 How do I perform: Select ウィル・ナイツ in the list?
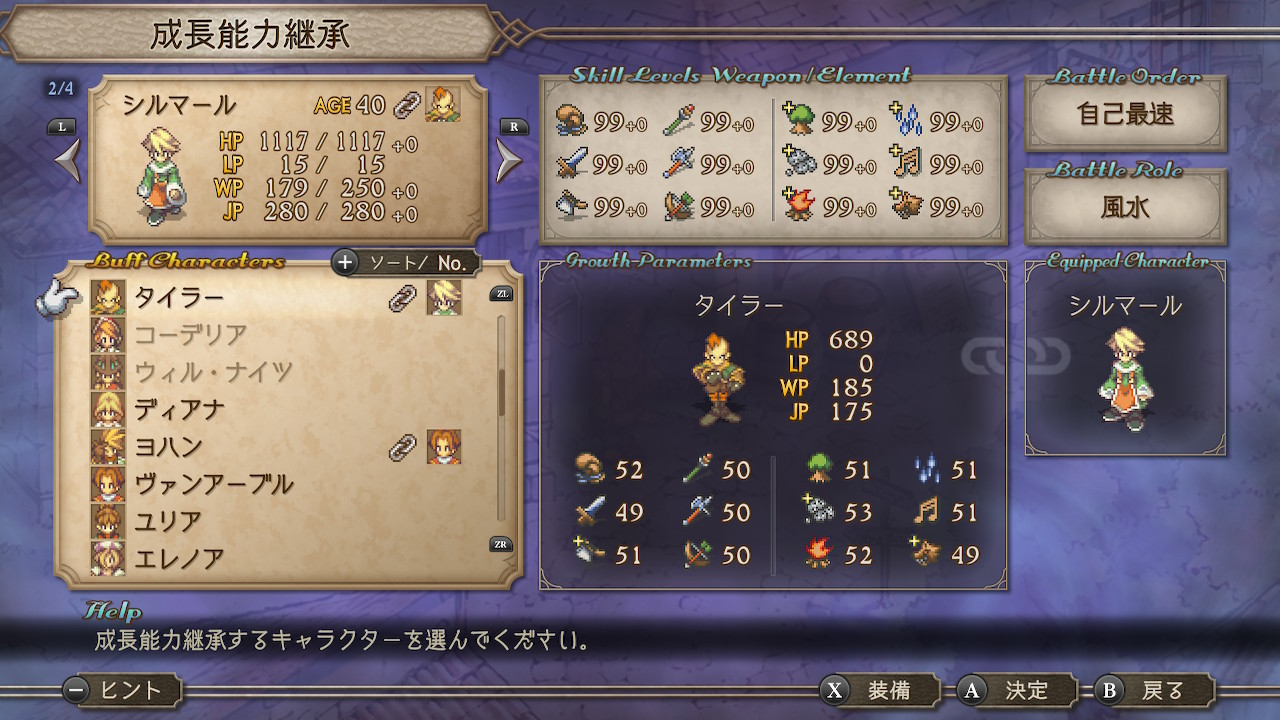point(212,372)
